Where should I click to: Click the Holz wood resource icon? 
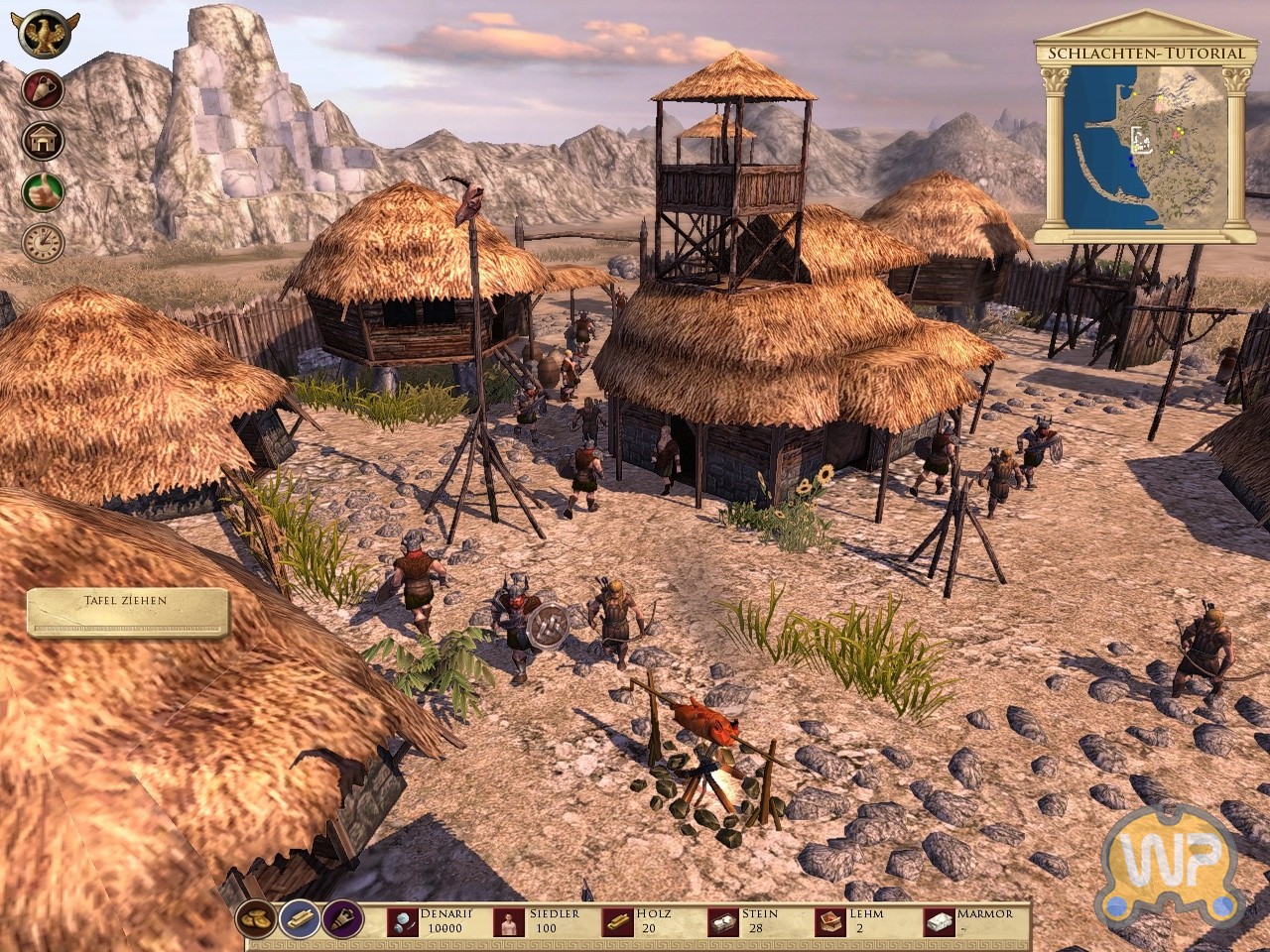click(618, 922)
